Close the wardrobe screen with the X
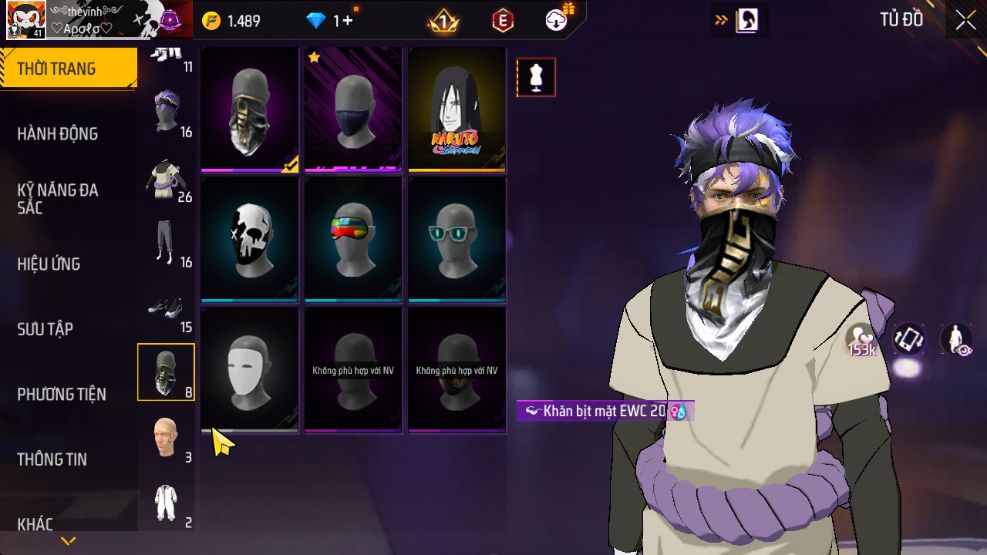Viewport: 987px width, 555px height. 964,20
